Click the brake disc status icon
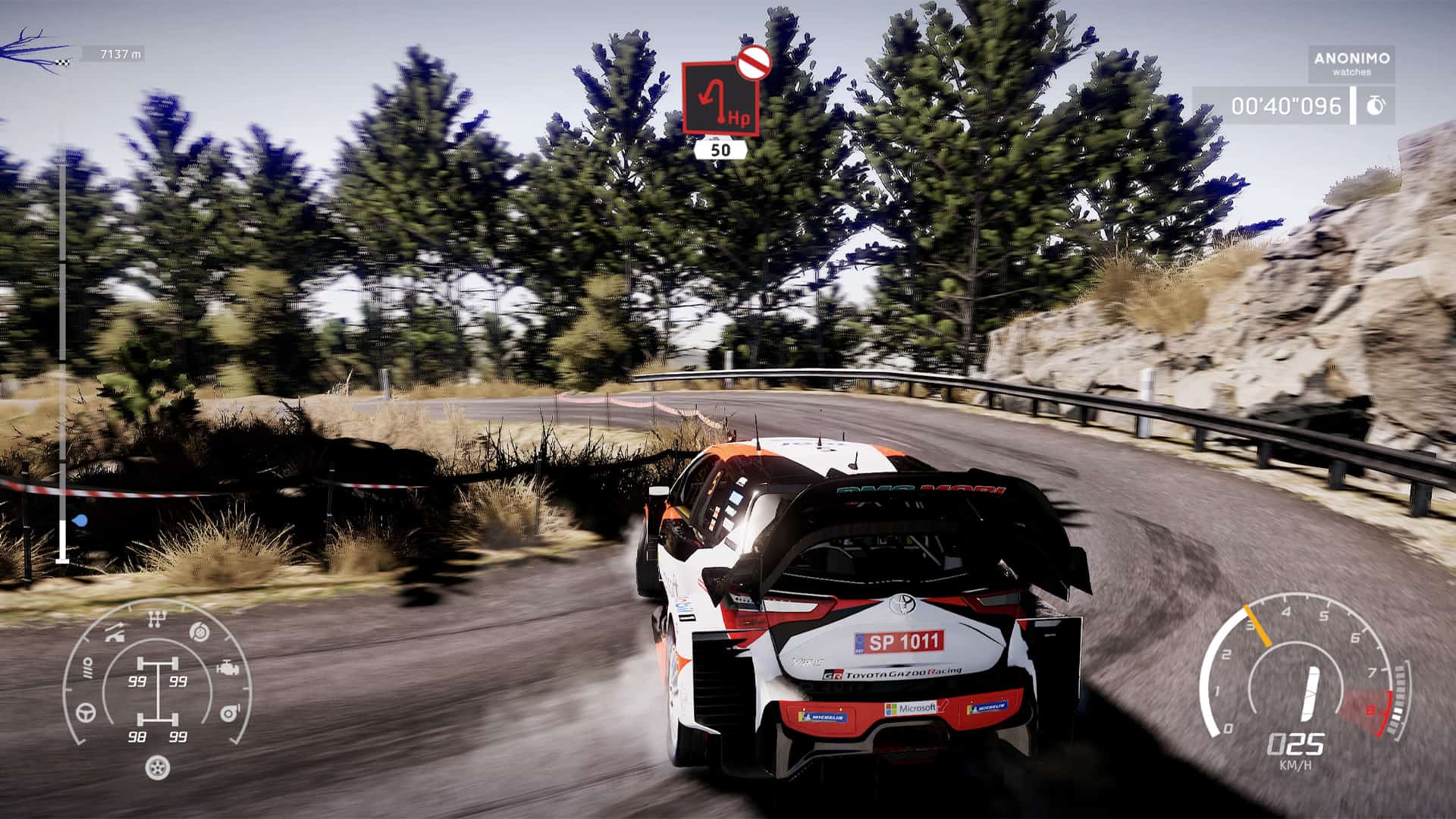The image size is (1456, 819). pyautogui.click(x=199, y=632)
